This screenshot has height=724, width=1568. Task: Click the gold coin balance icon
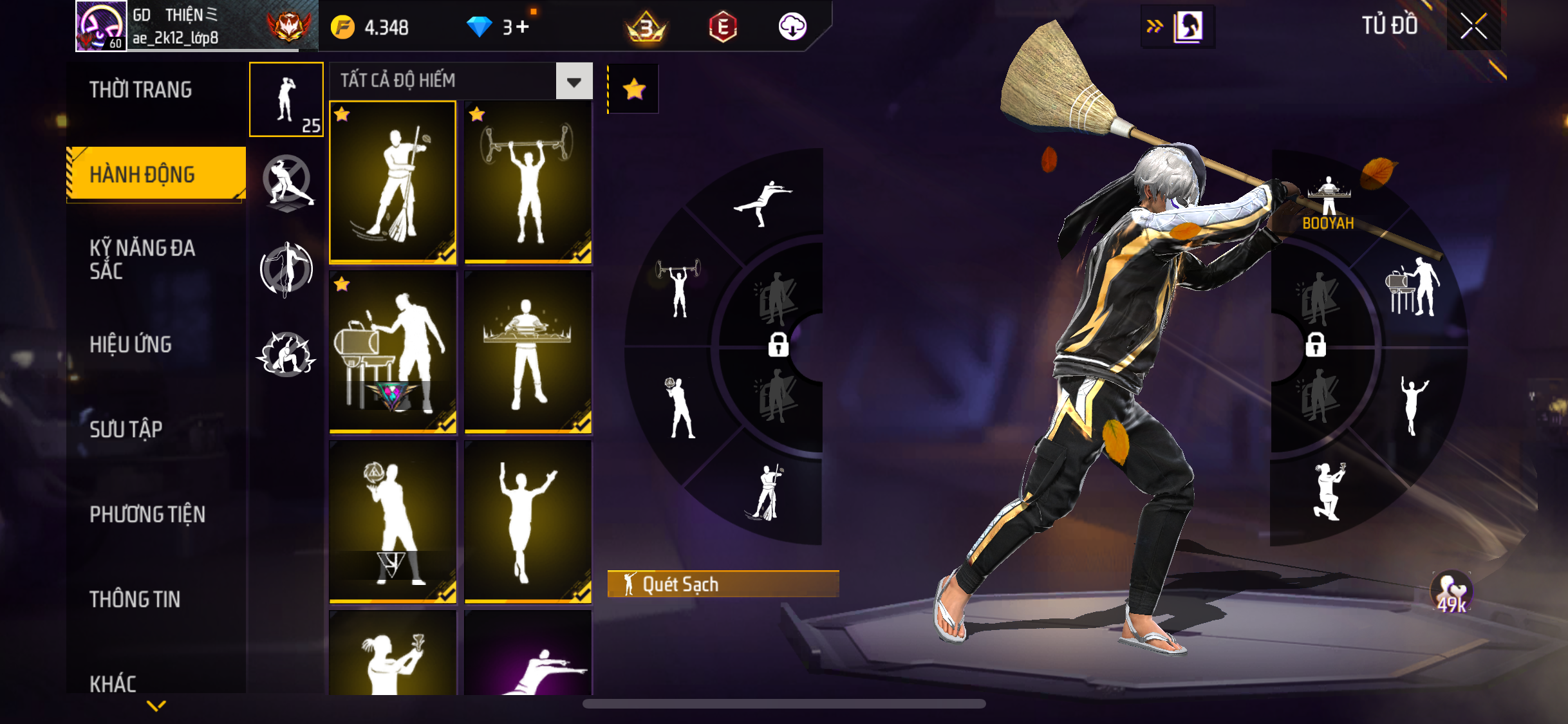tap(342, 28)
